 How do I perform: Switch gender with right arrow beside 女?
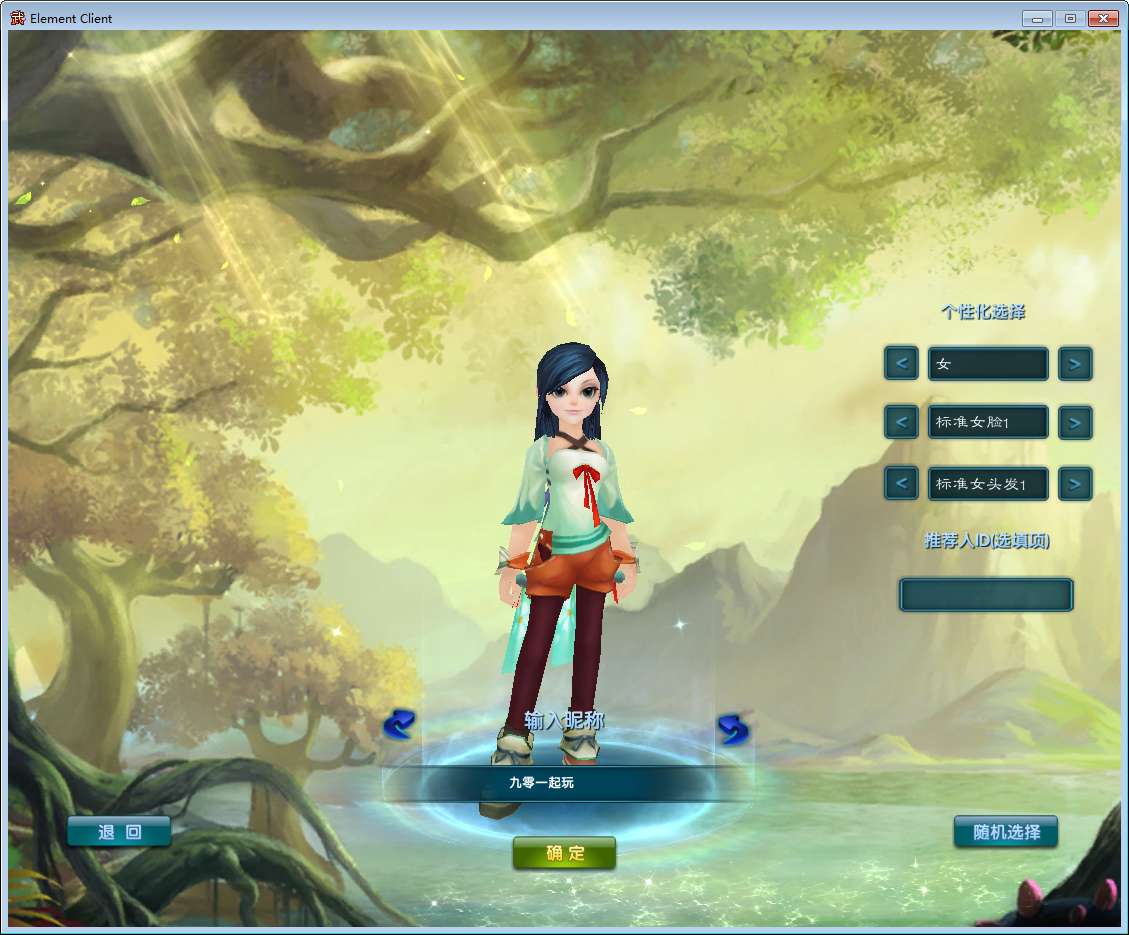tap(1075, 363)
